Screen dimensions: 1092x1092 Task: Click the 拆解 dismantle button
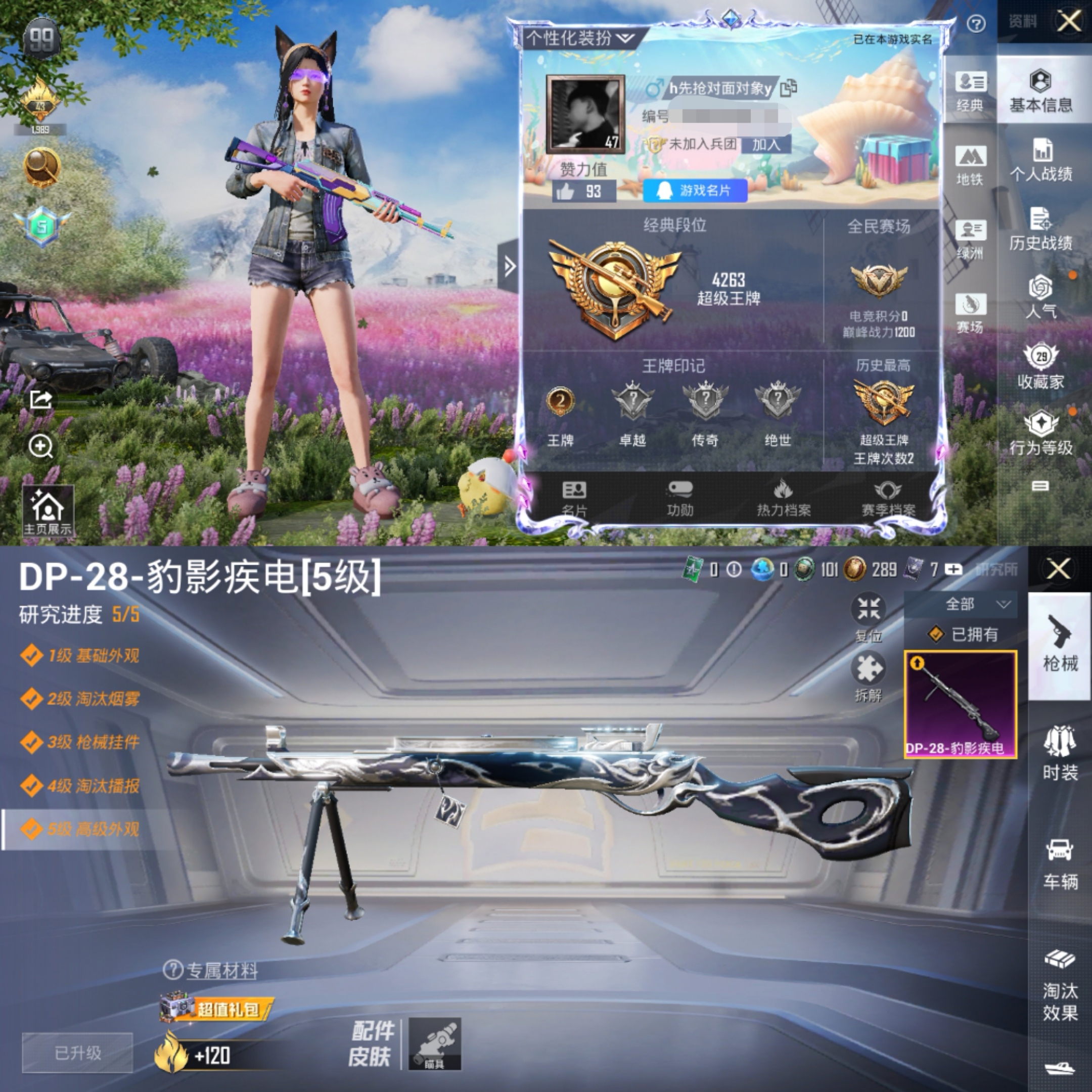[868, 676]
